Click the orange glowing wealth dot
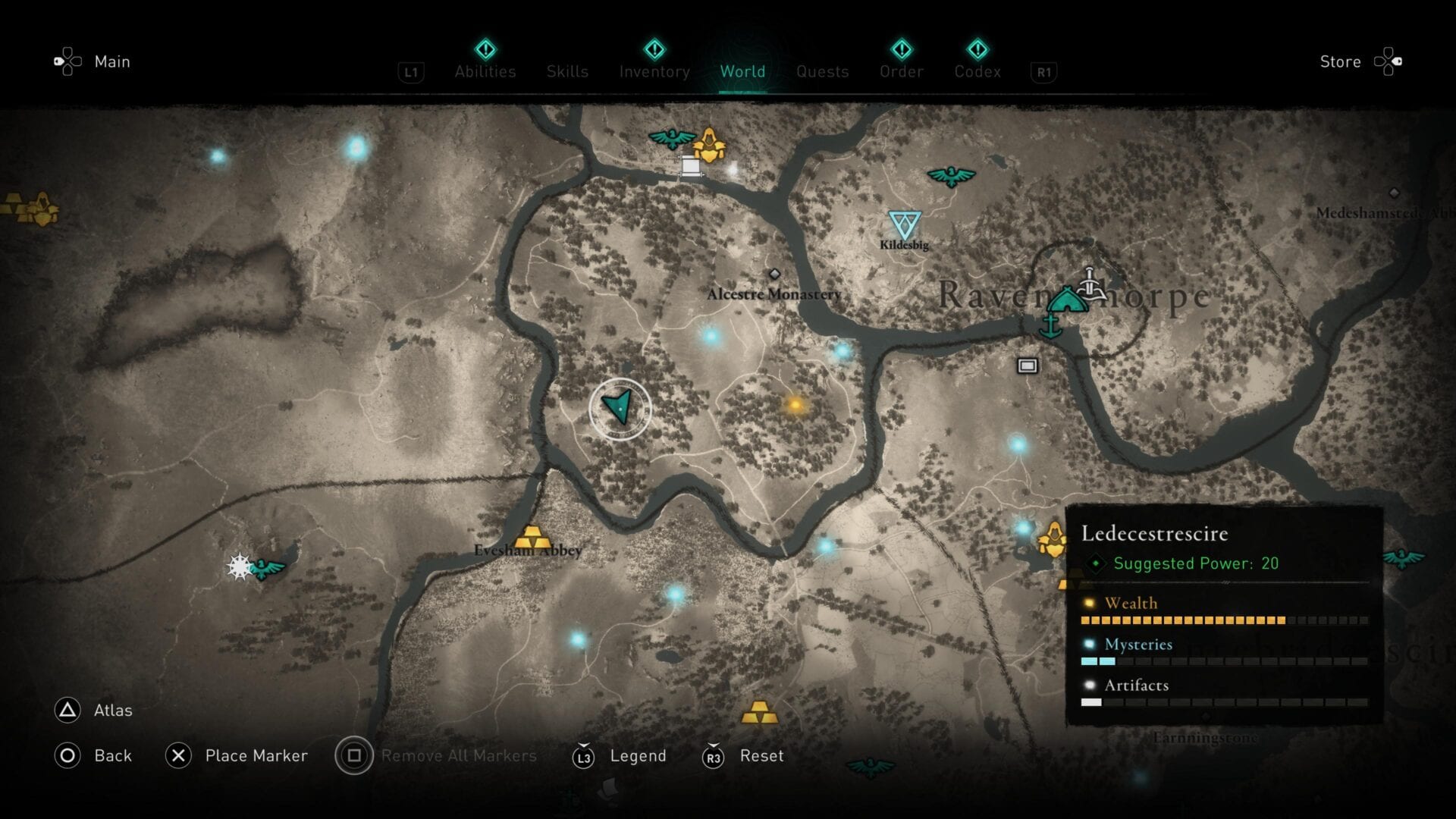The height and width of the screenshot is (819, 1456). pyautogui.click(x=795, y=405)
